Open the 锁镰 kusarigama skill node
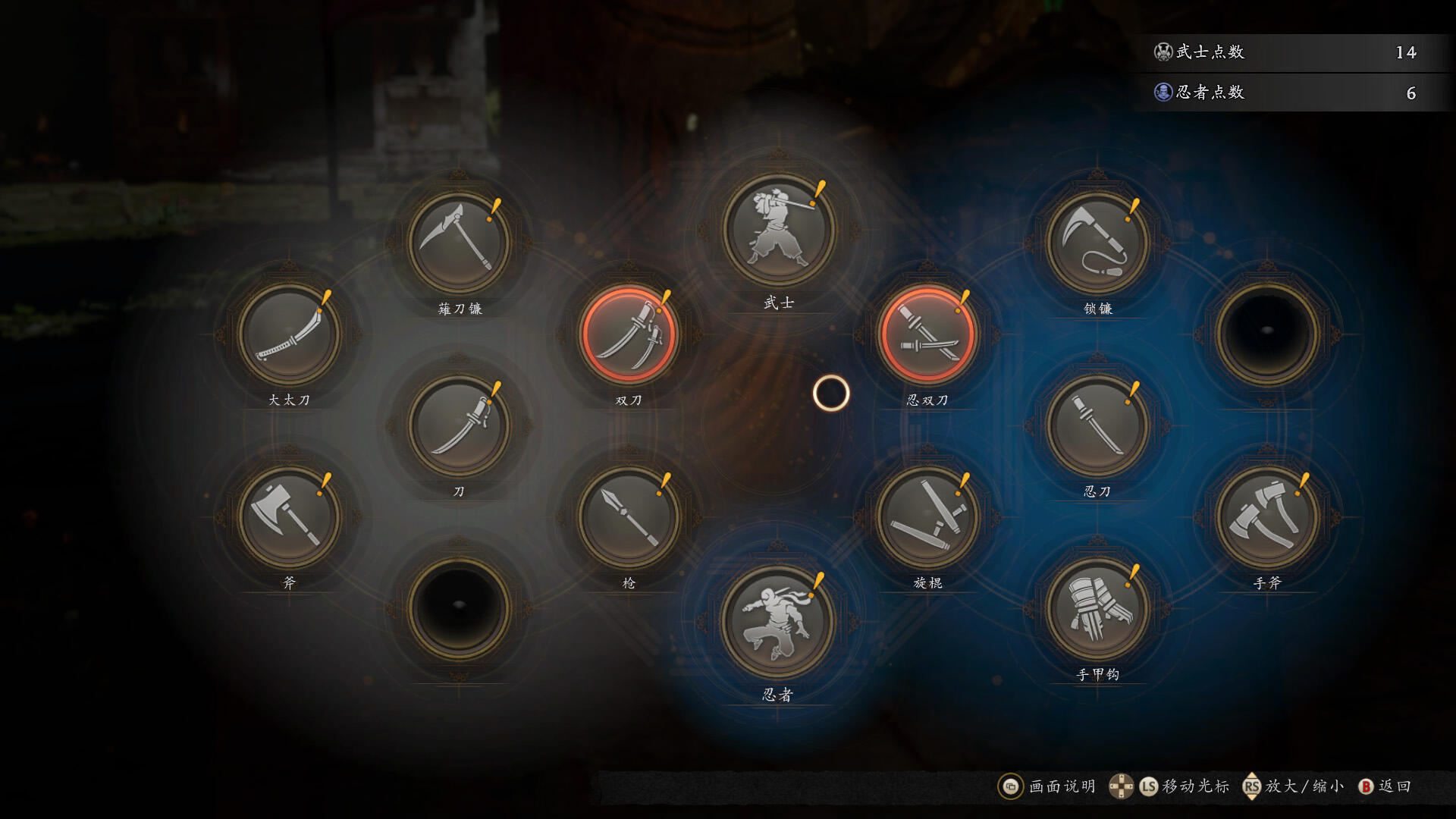This screenshot has width=1456, height=819. (1097, 243)
